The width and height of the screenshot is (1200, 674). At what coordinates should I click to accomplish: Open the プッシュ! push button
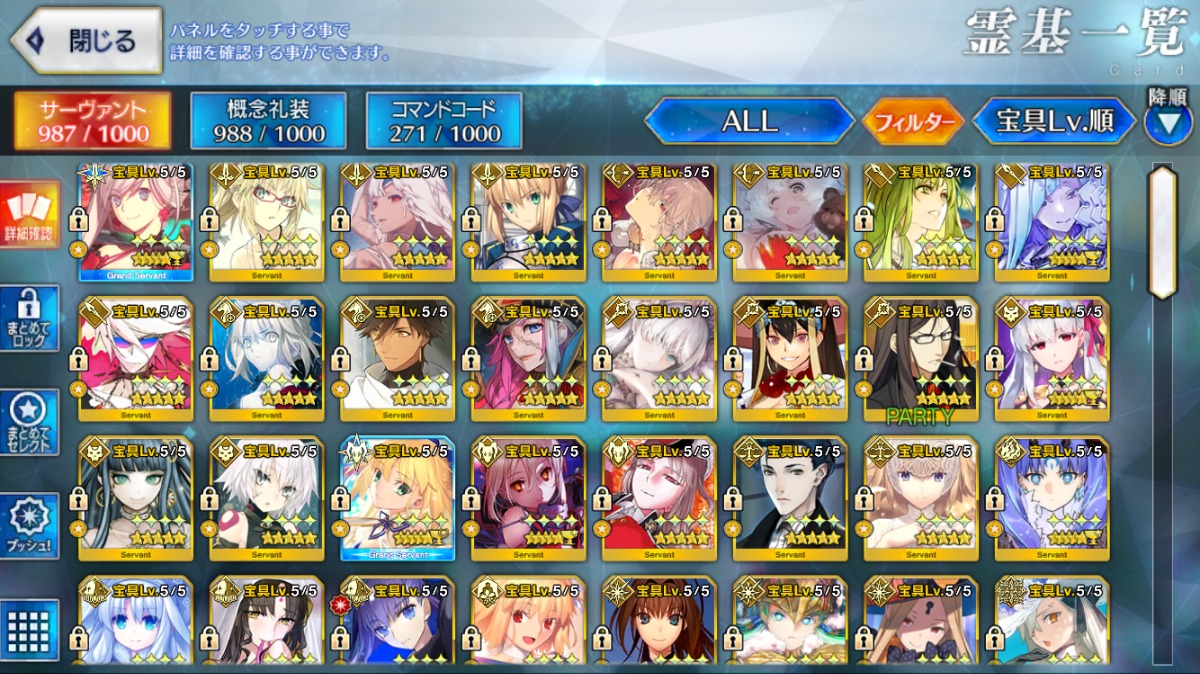point(31,527)
